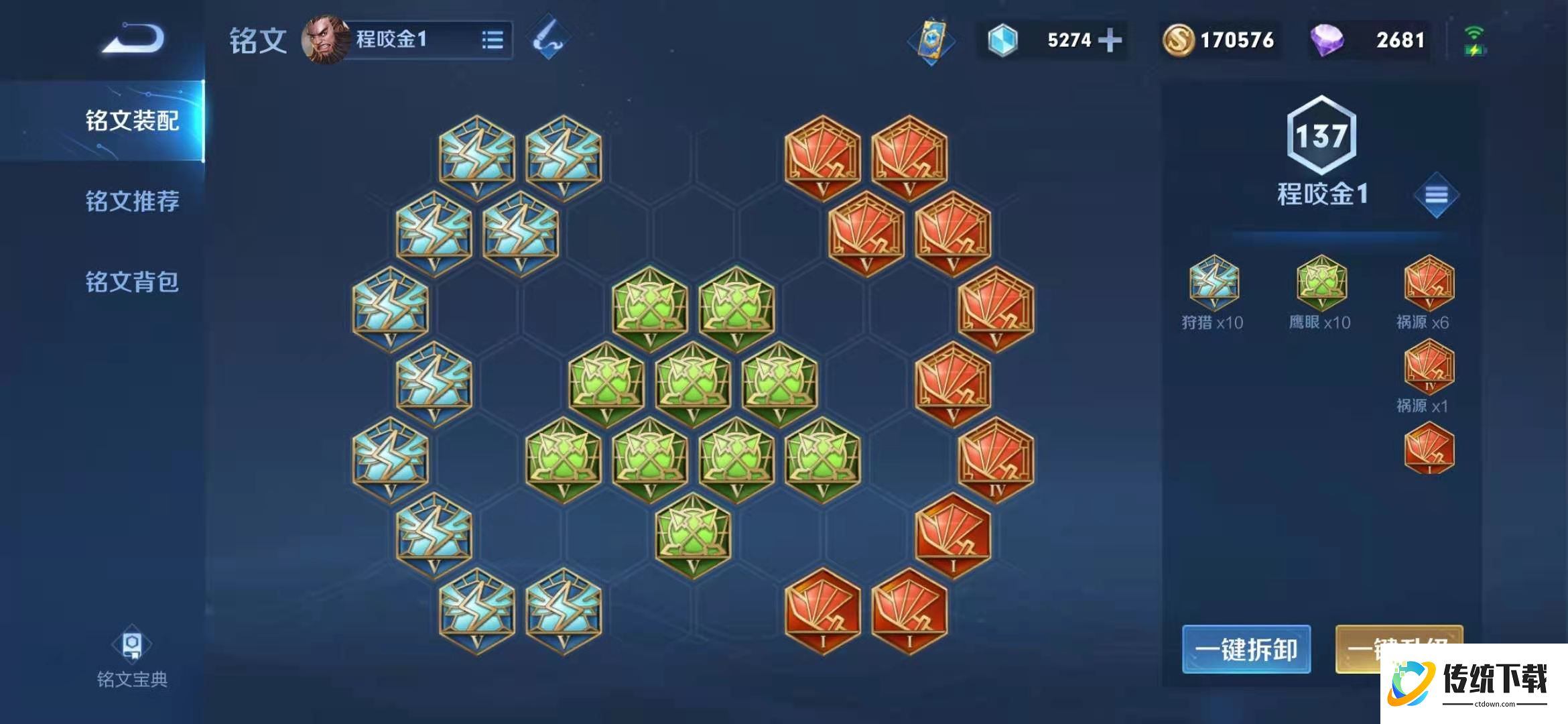The height and width of the screenshot is (724, 1568).
Task: Open the 程咬金1 rune page dropdown
Action: (x=492, y=40)
